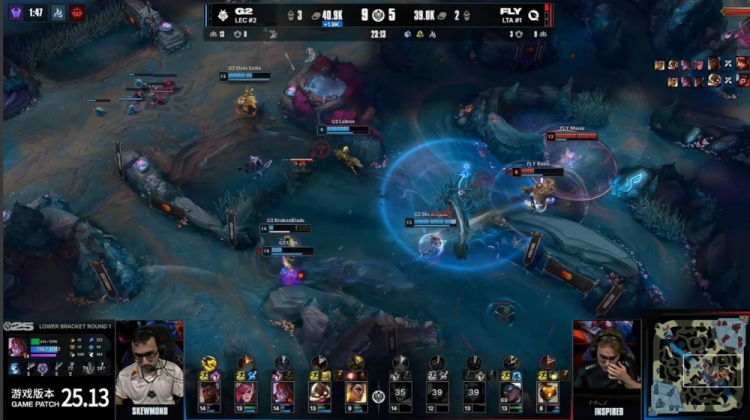Select the FLY team logo on the scoreboard
Viewport: 750px width, 420px height.
535,16
